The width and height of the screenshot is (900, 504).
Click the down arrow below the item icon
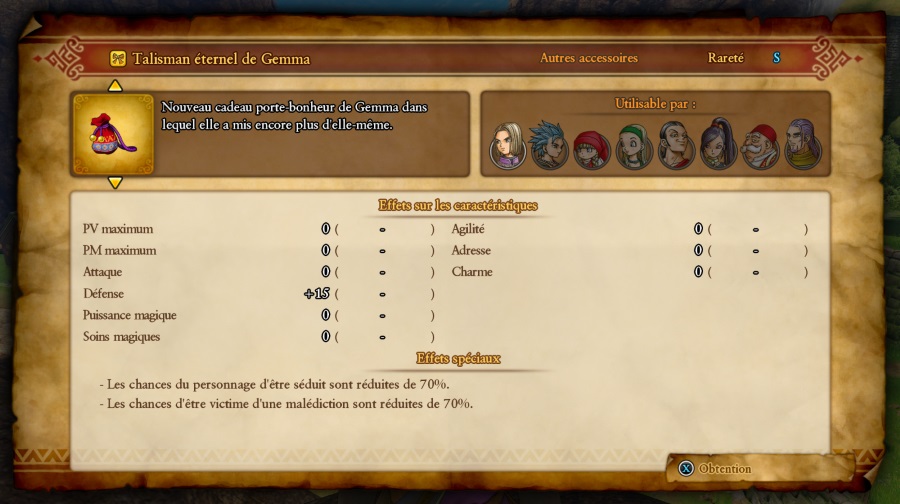click(x=115, y=182)
